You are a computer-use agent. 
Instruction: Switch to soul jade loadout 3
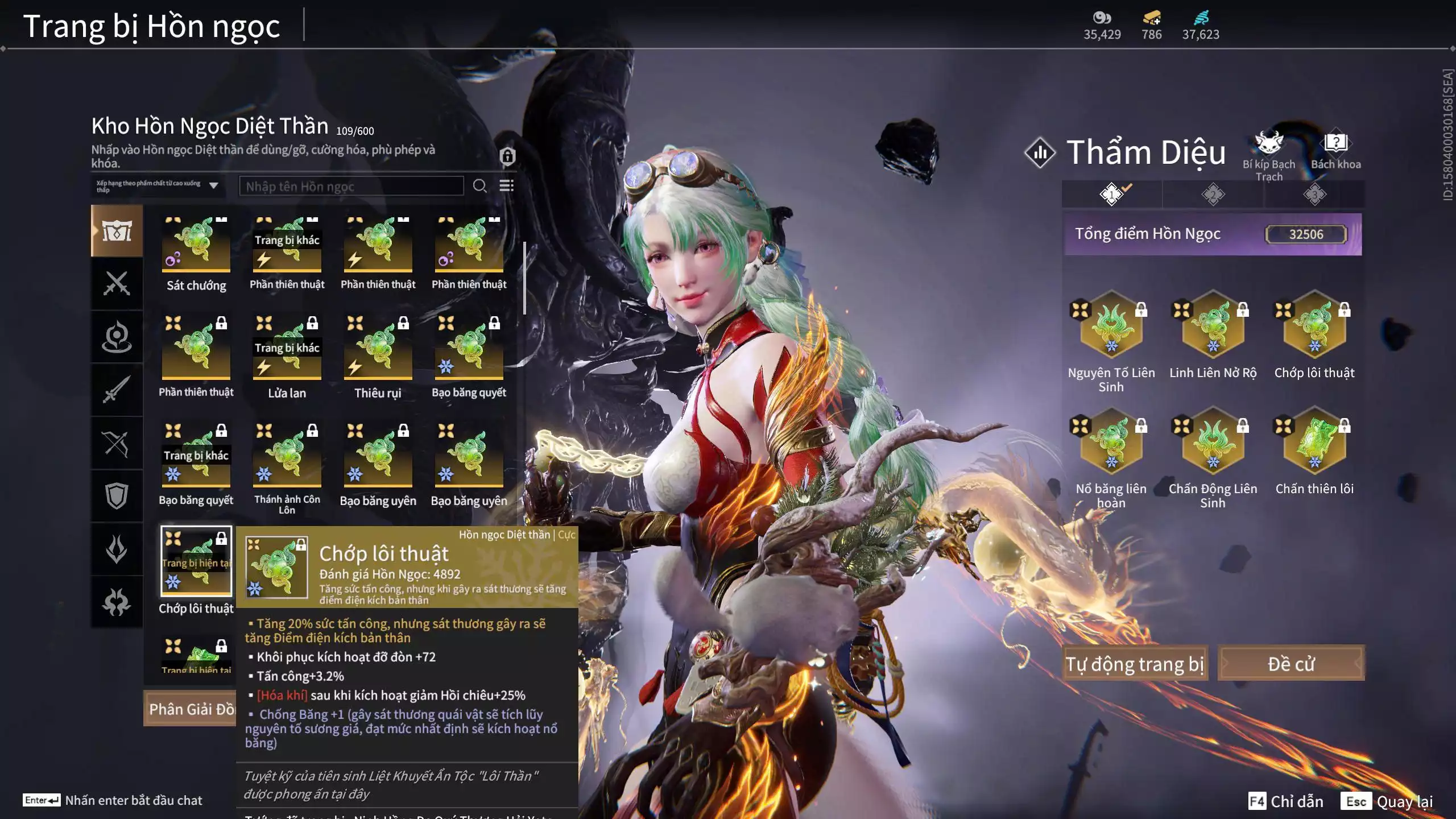1314,195
